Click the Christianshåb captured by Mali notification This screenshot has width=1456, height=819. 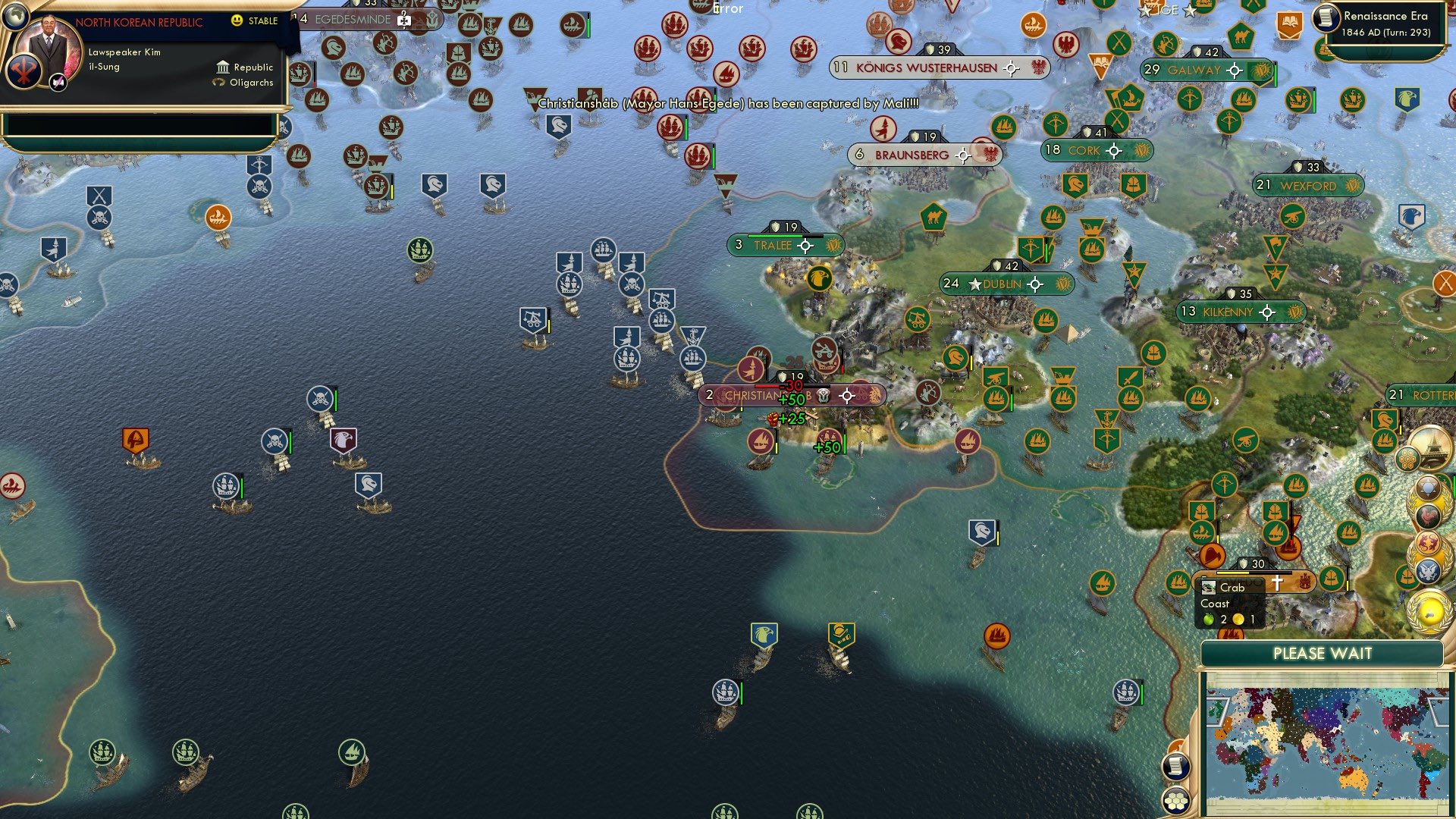pyautogui.click(x=726, y=107)
